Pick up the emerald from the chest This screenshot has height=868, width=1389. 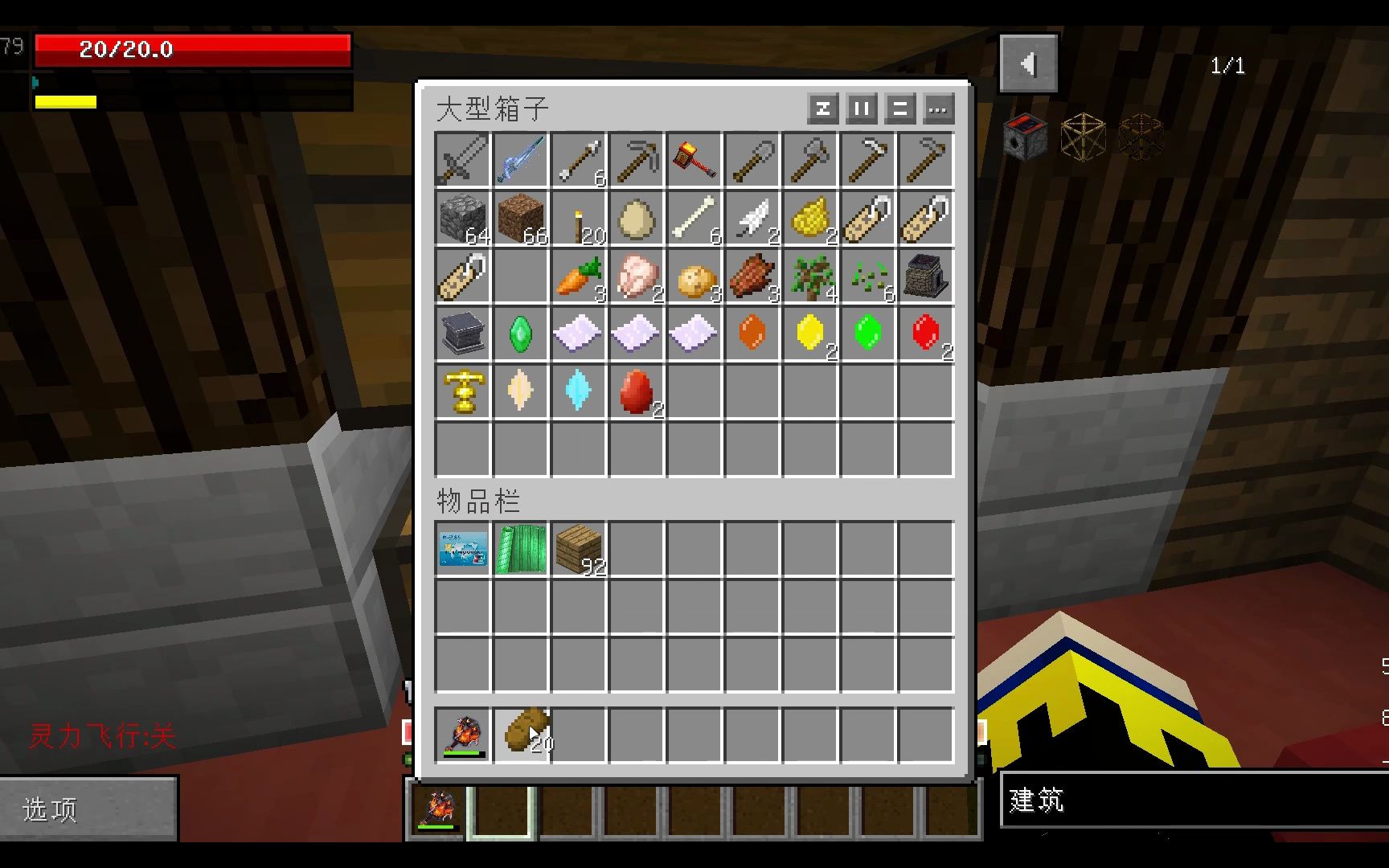point(520,333)
